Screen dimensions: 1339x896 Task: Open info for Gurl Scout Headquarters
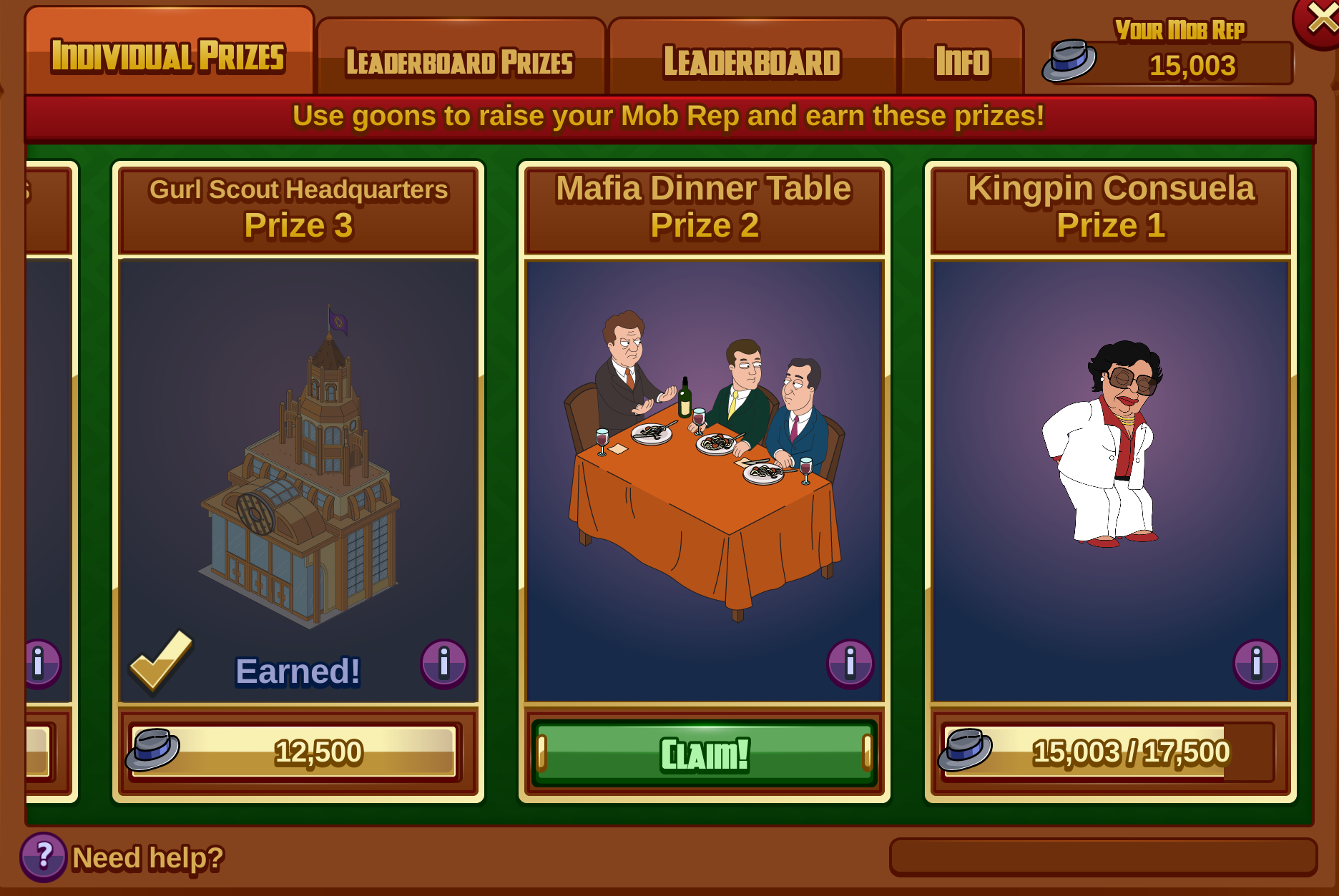[443, 663]
